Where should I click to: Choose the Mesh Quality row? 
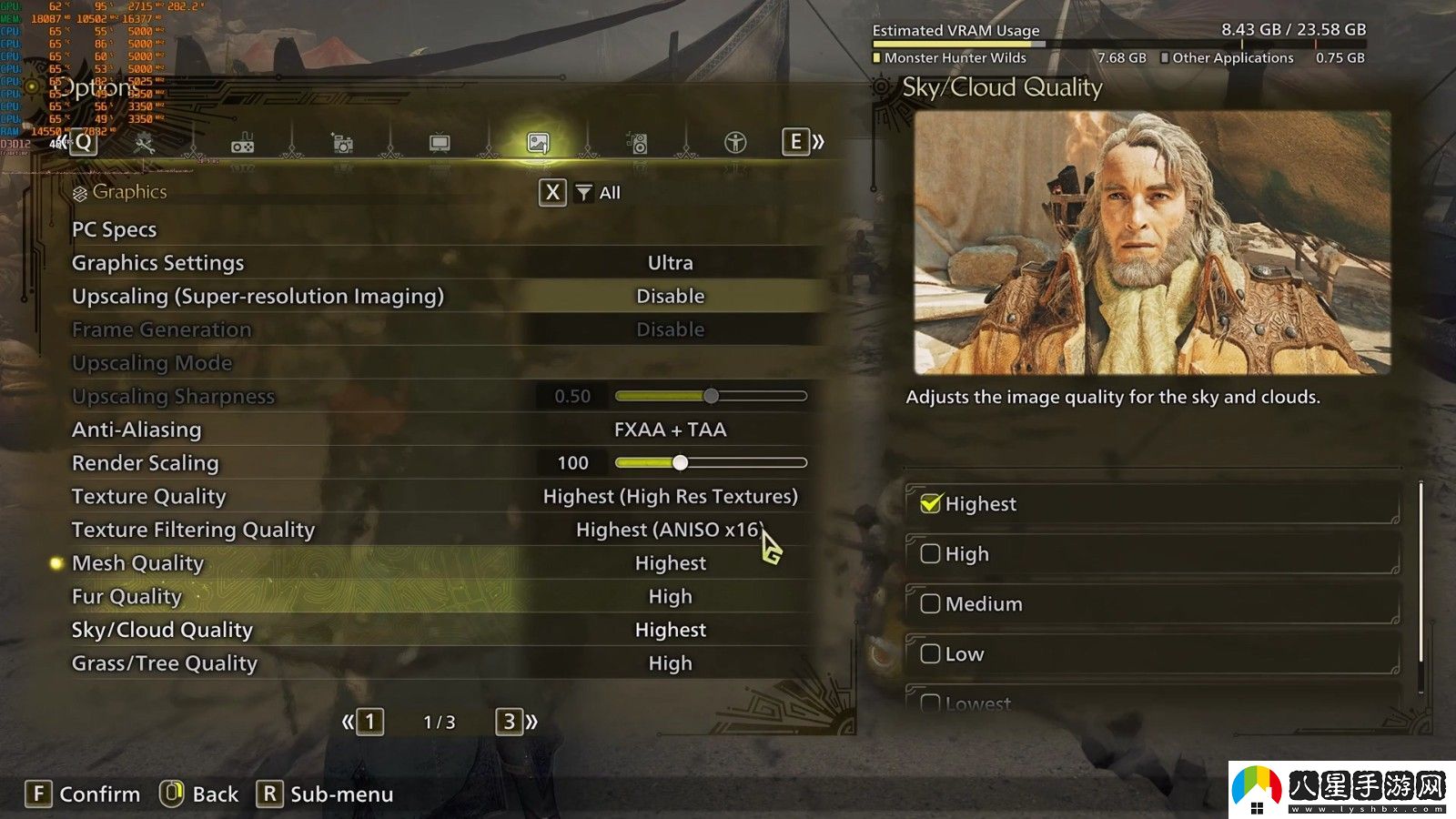click(137, 563)
